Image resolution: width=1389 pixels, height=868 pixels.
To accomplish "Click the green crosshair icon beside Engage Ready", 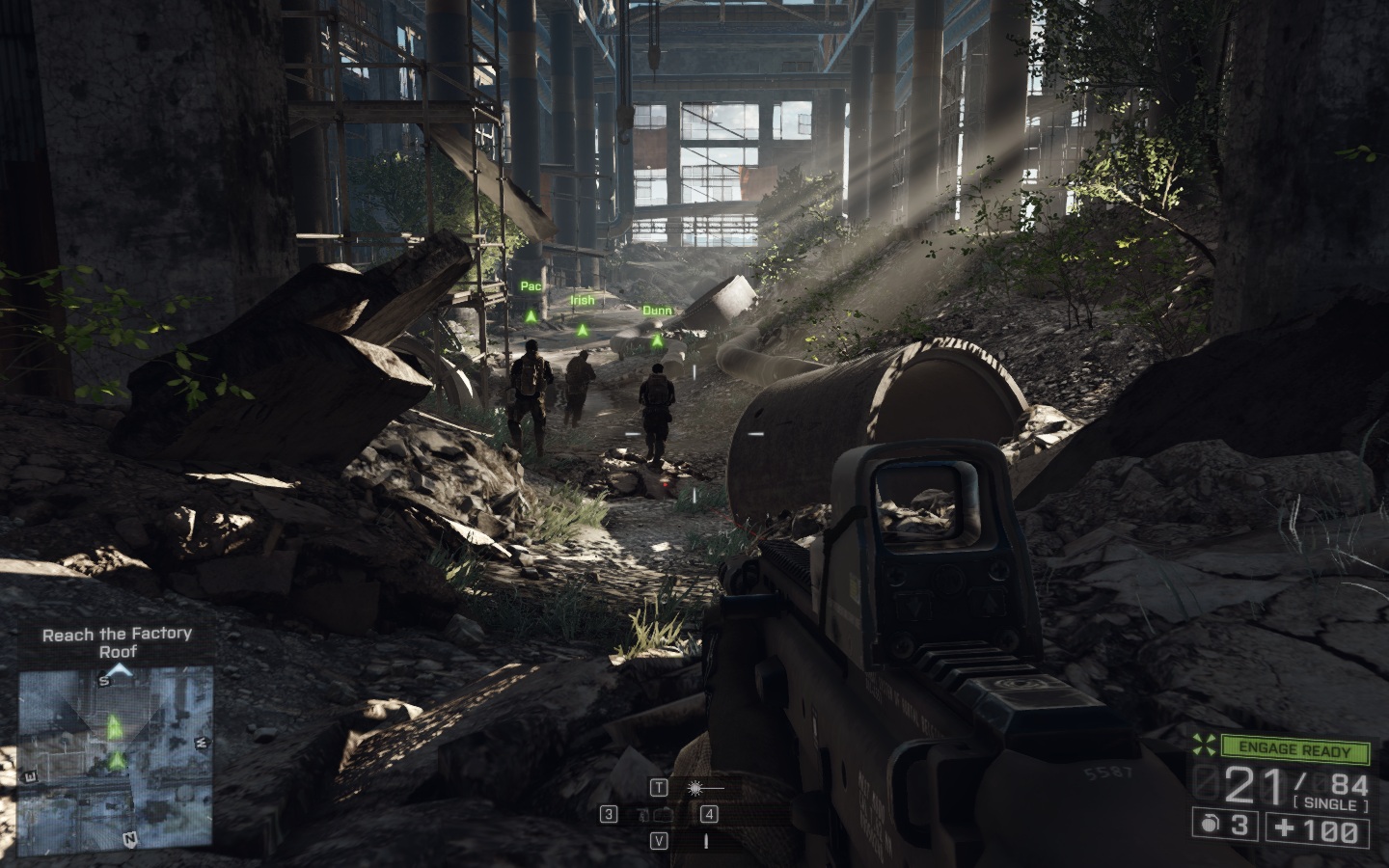I will pyautogui.click(x=1204, y=748).
